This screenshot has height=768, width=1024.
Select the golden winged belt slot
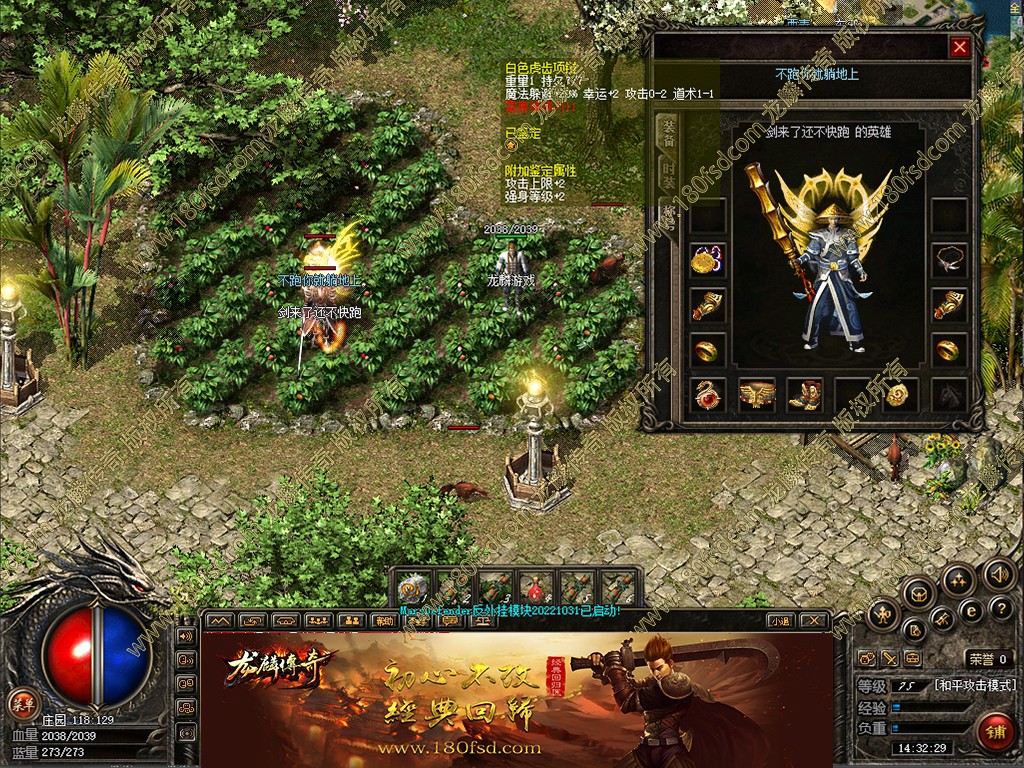click(757, 395)
